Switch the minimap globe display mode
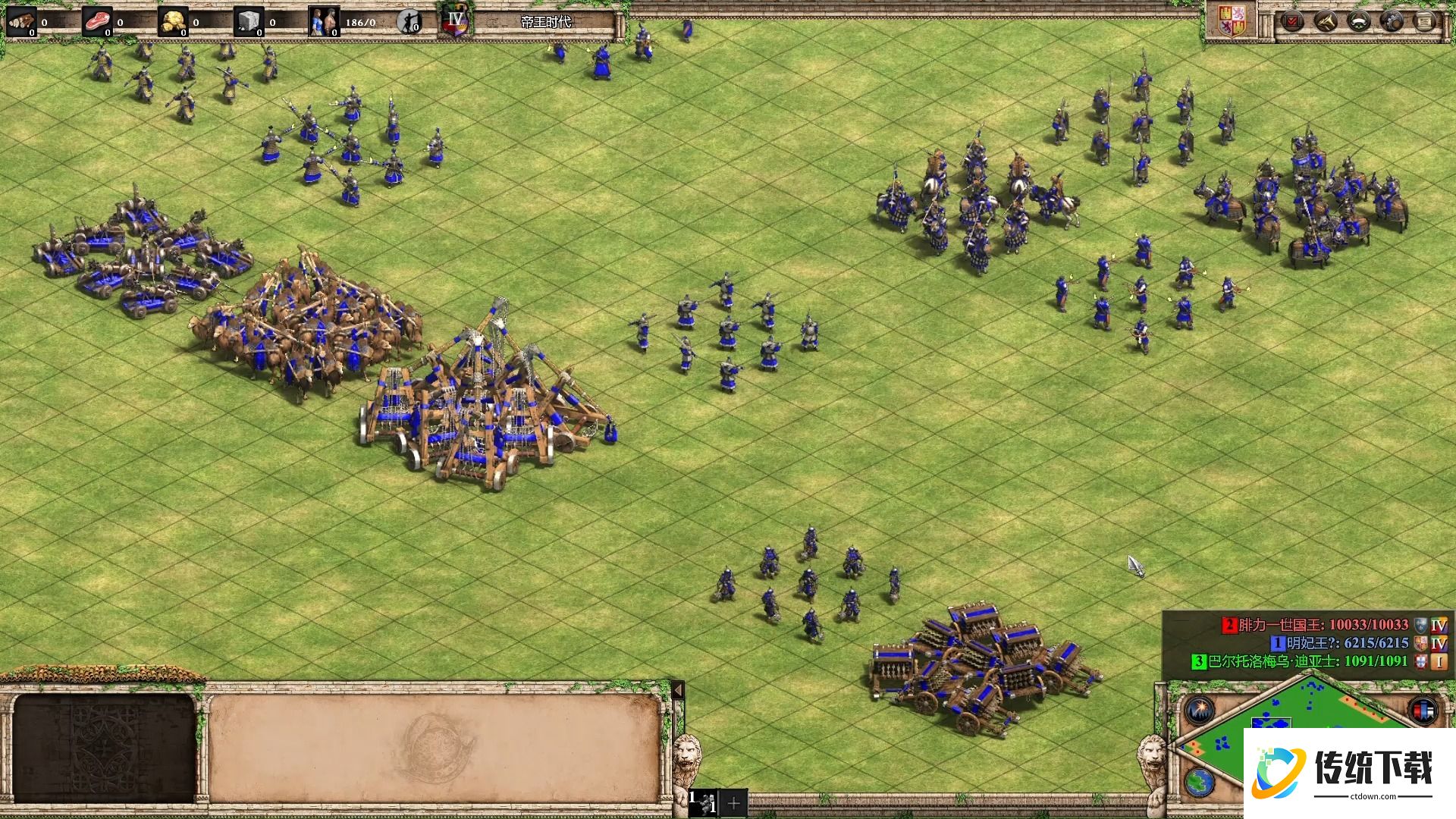1456x819 pixels. coord(1200,782)
